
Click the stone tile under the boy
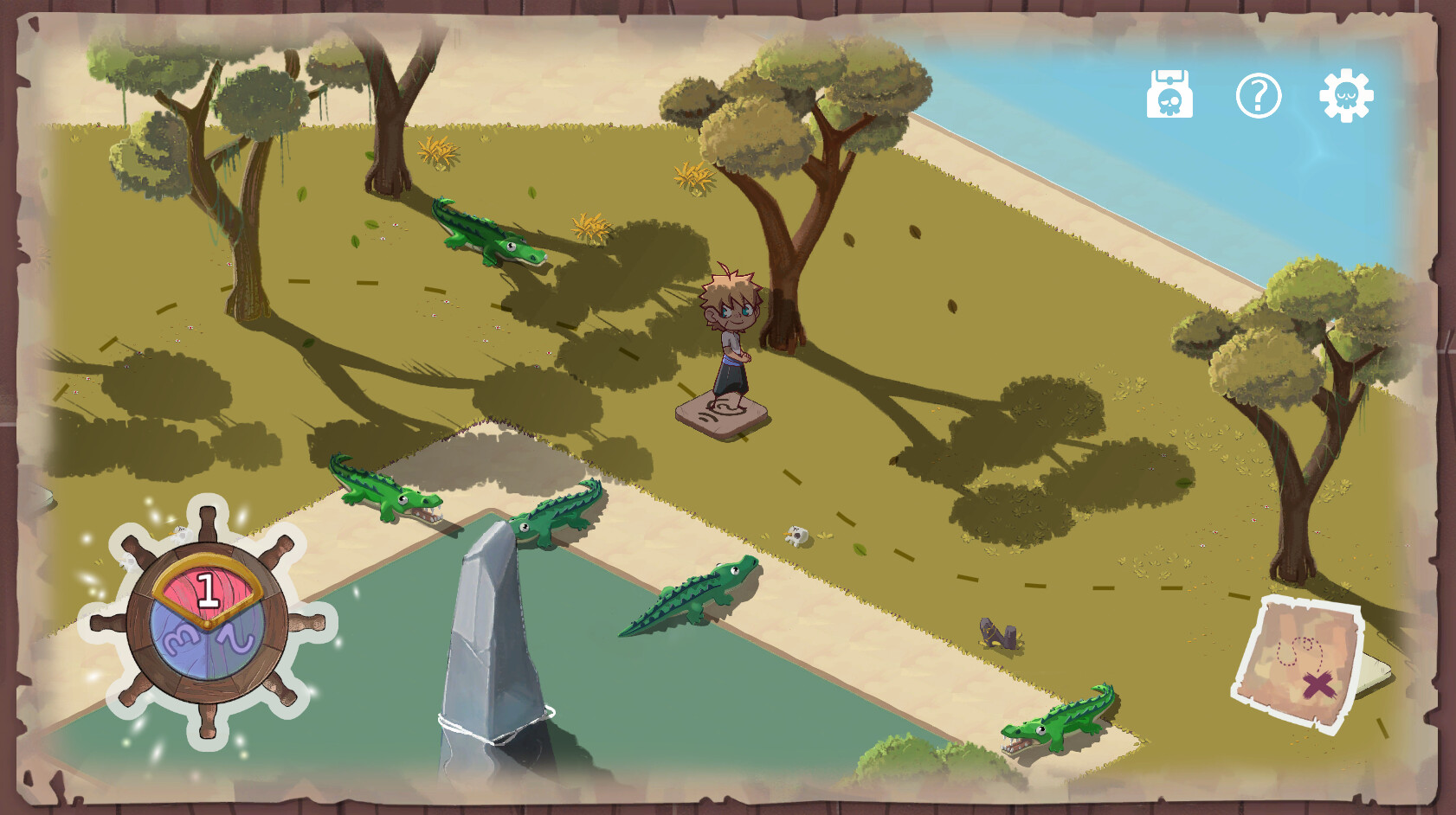(x=721, y=415)
